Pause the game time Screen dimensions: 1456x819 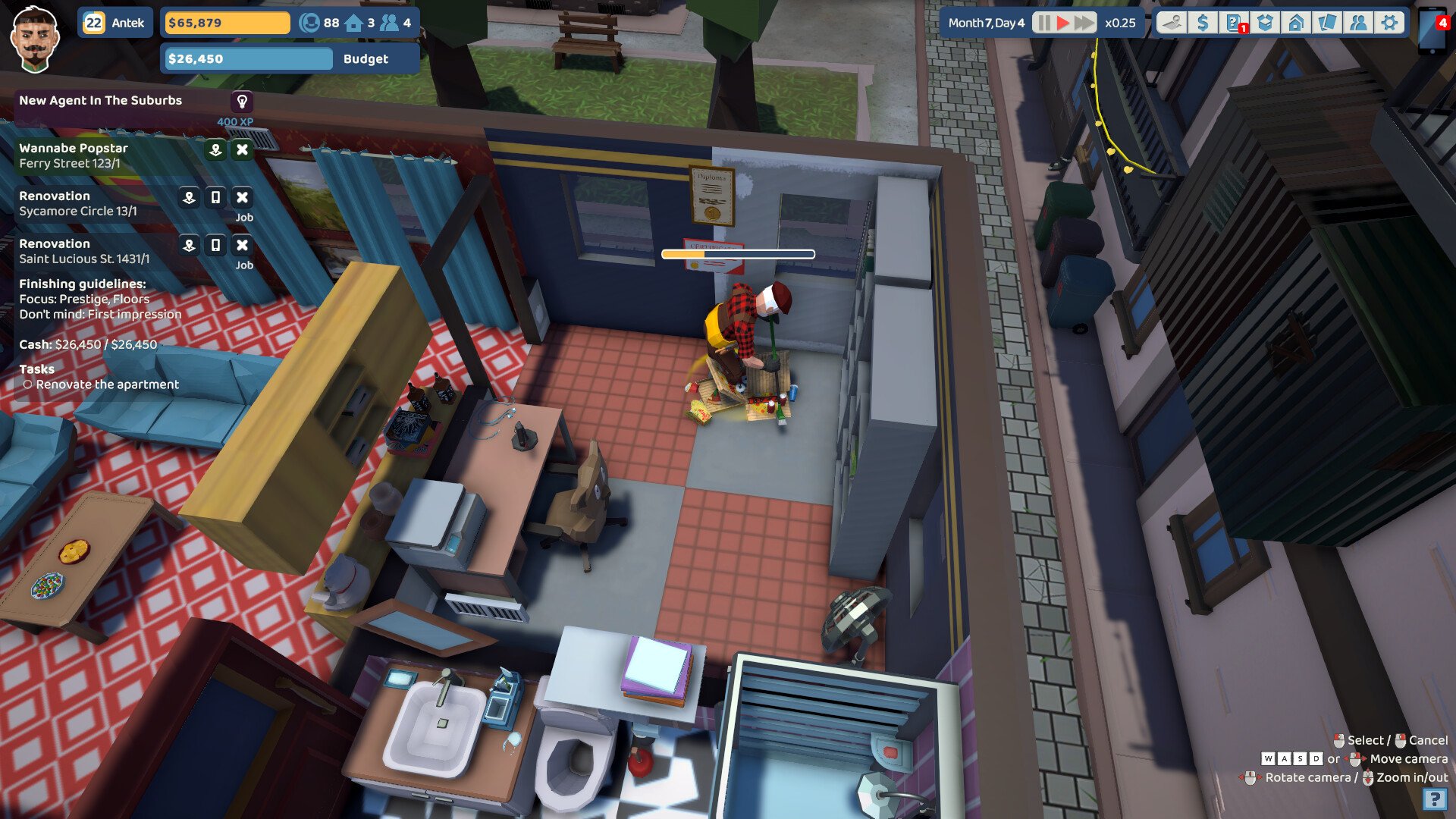[1044, 23]
